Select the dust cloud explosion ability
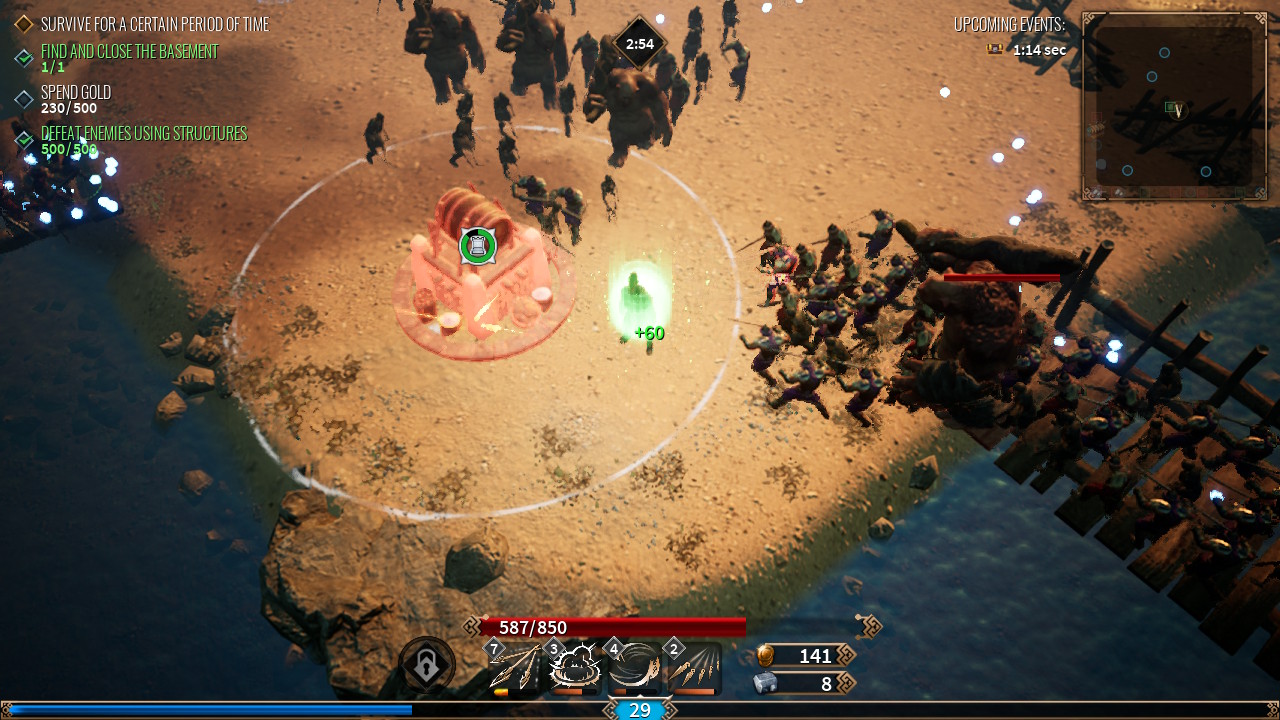 click(574, 666)
